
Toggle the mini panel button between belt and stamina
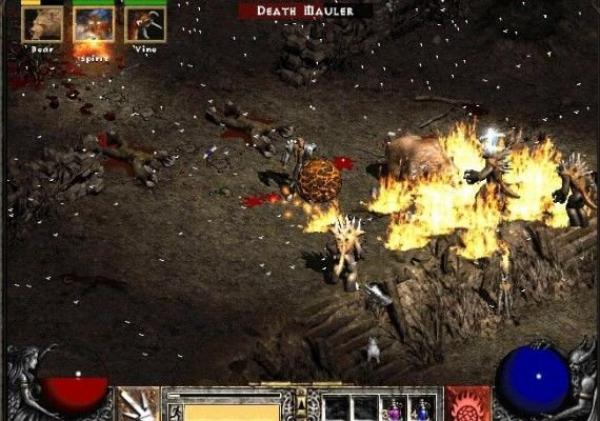(x=299, y=400)
